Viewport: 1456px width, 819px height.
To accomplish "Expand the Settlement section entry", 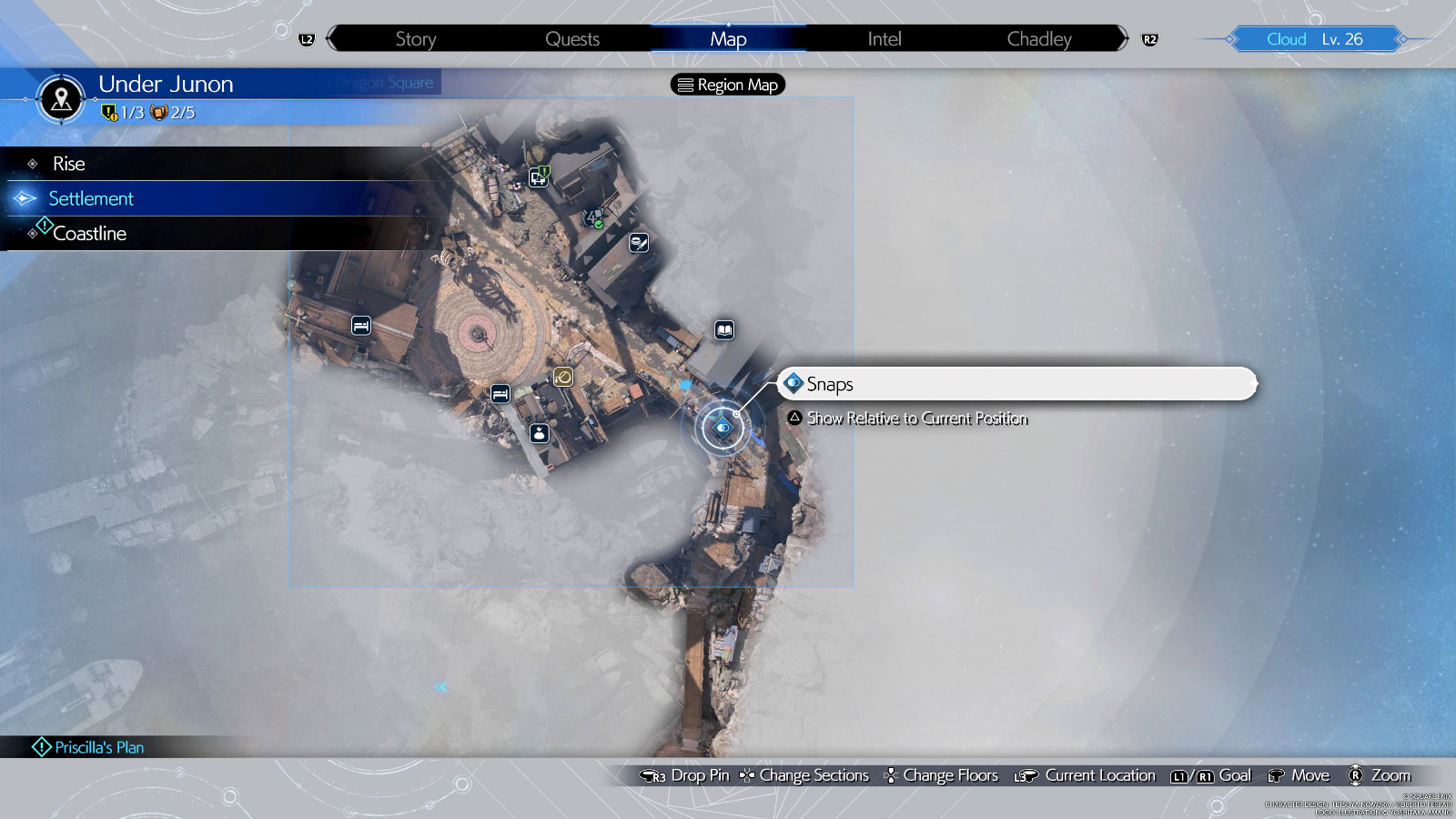I will tap(91, 198).
